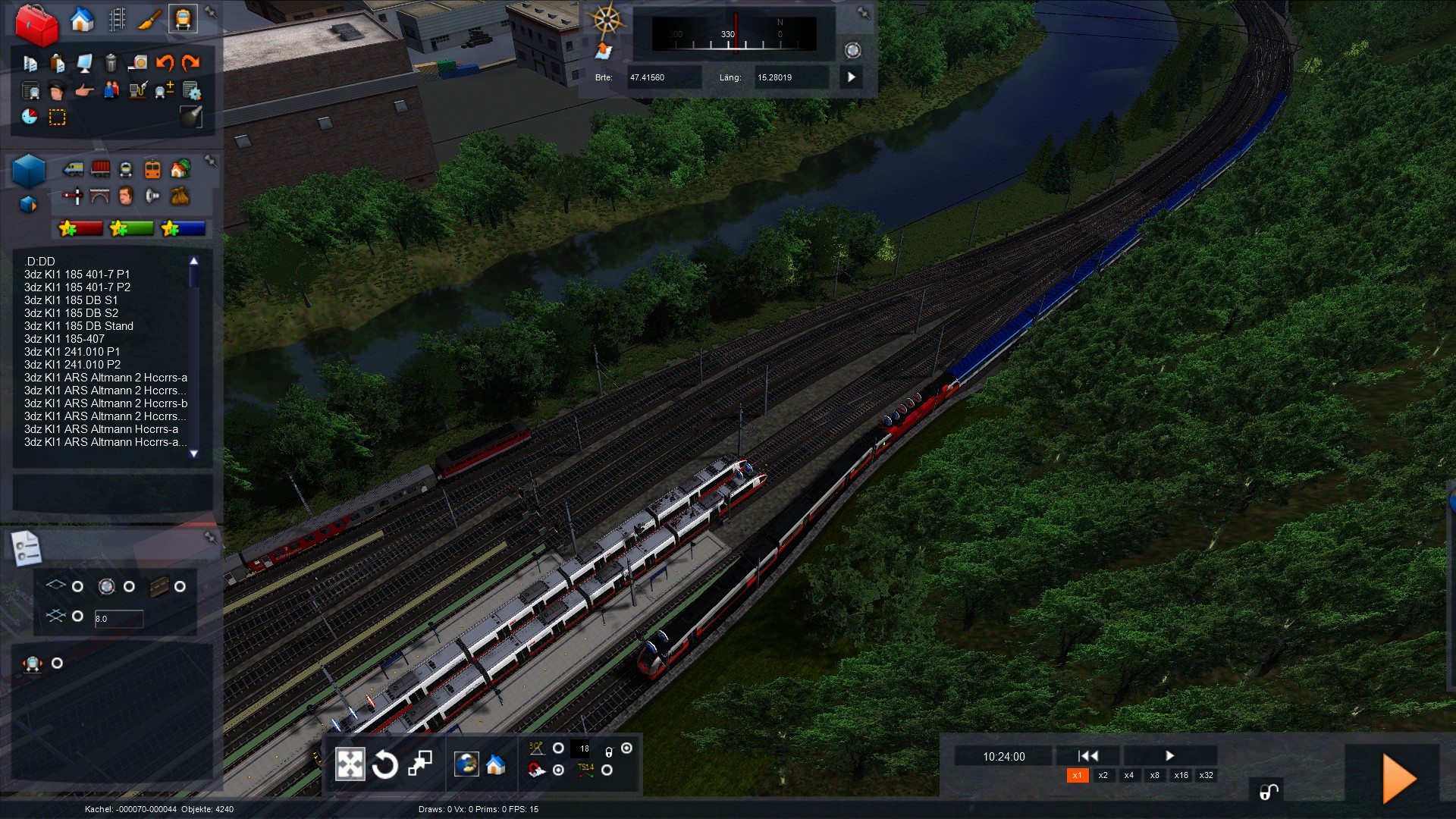Screen dimensions: 1456x819
Task: Choose the fuel pump tool
Action: point(137,91)
